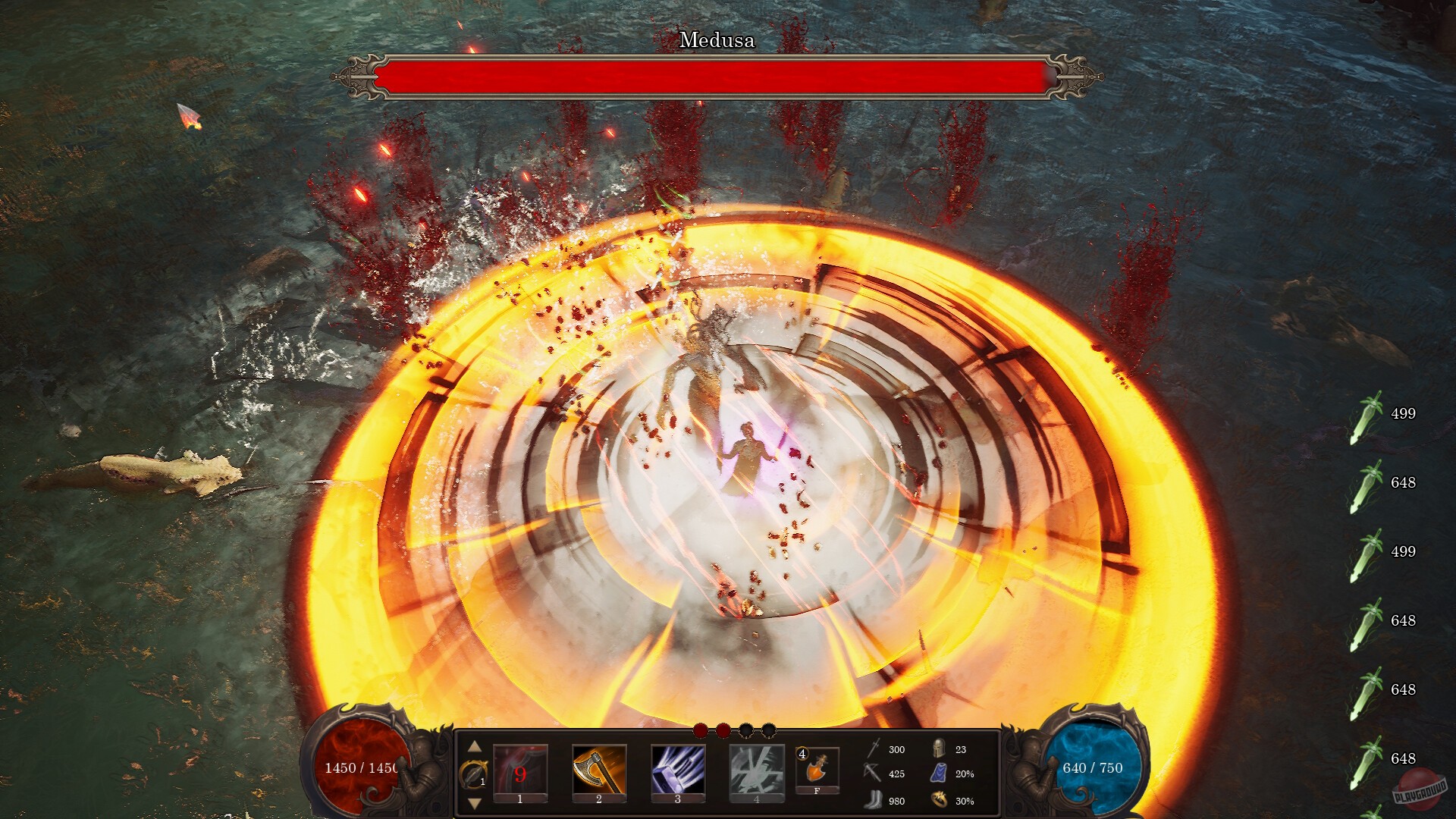Click the sword damage stat icon
The image size is (1456, 819).
[x=871, y=749]
